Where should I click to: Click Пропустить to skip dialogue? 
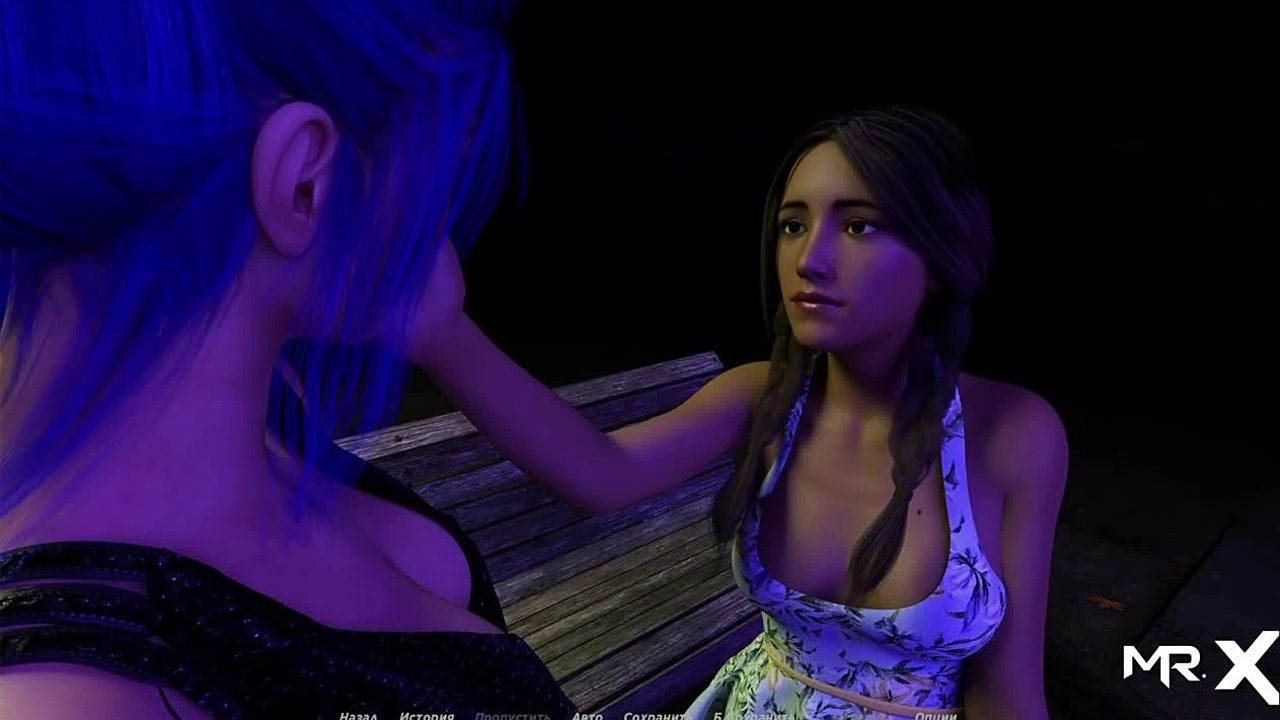[x=512, y=716]
